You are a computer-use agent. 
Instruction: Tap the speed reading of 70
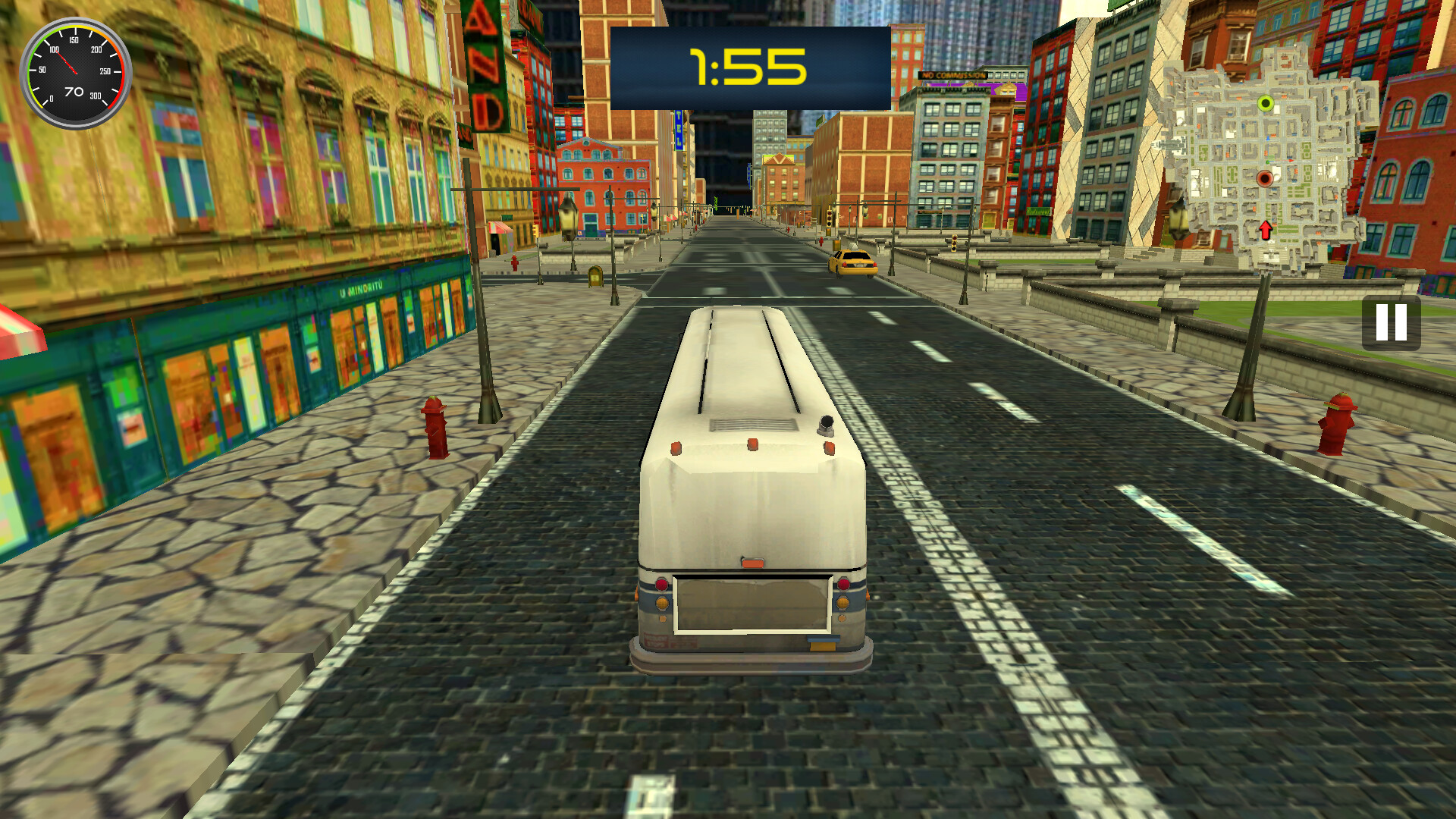click(x=73, y=91)
